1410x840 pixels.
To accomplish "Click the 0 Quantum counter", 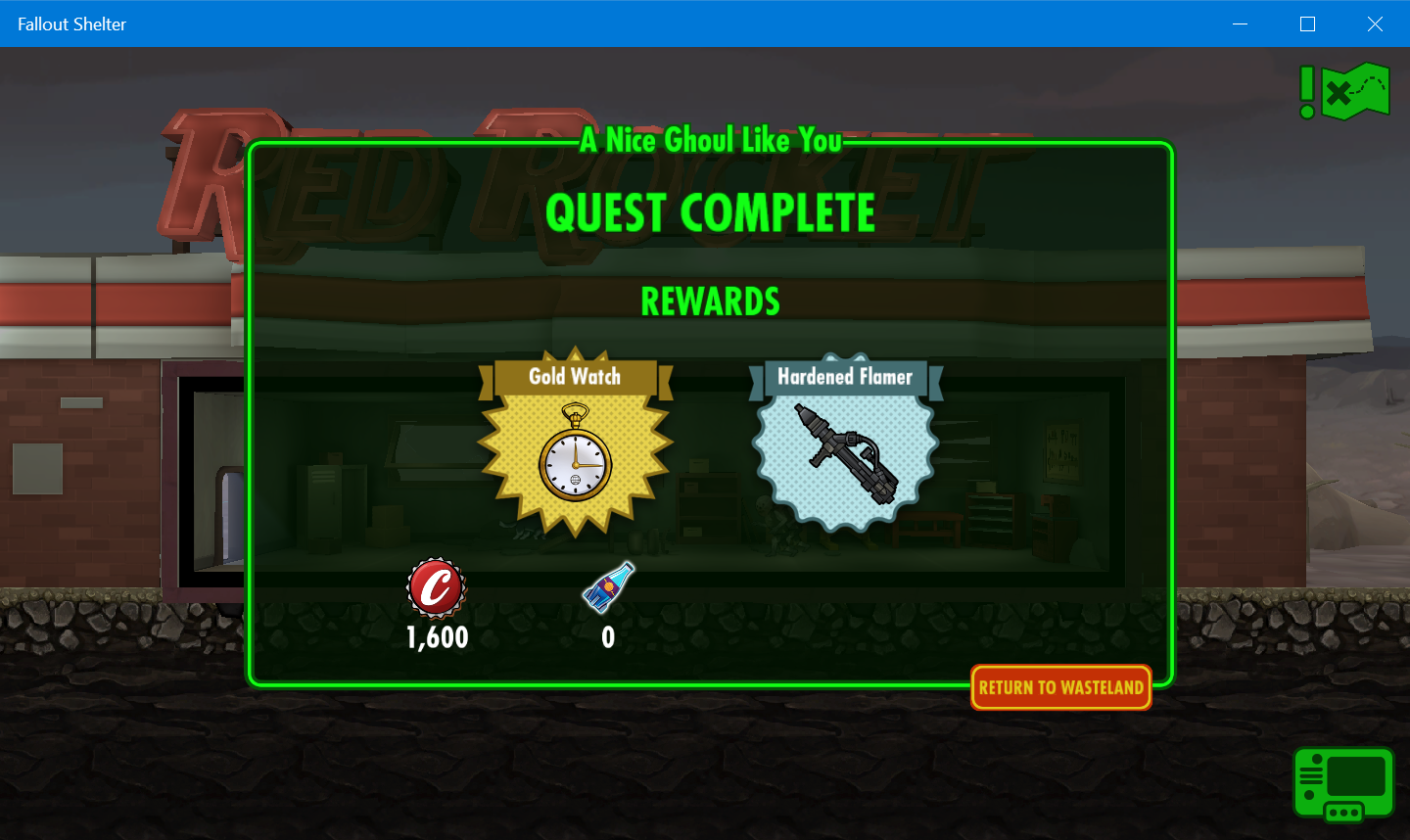I will coord(608,637).
